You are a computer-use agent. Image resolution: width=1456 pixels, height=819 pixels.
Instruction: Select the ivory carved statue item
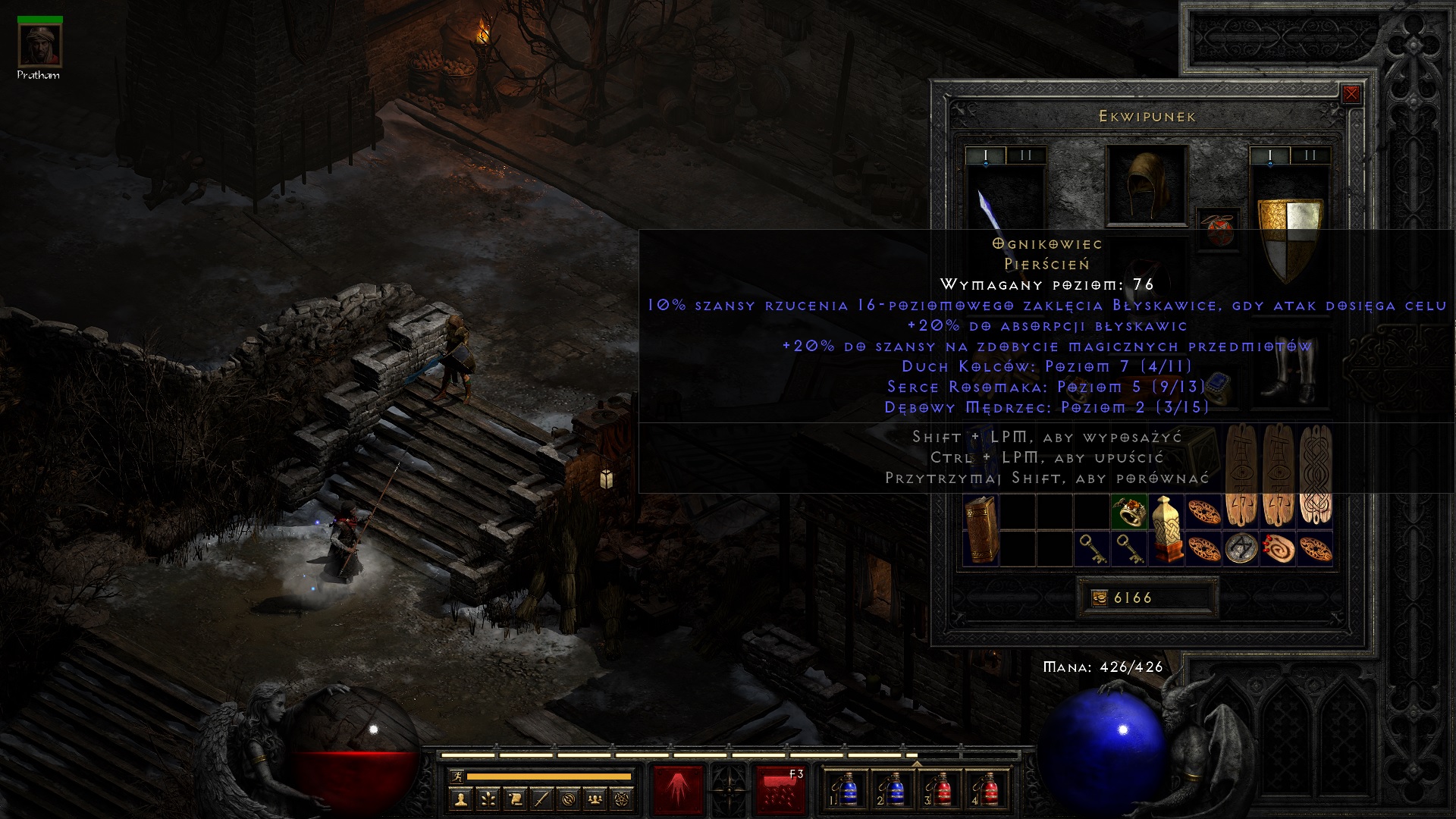(x=1166, y=529)
